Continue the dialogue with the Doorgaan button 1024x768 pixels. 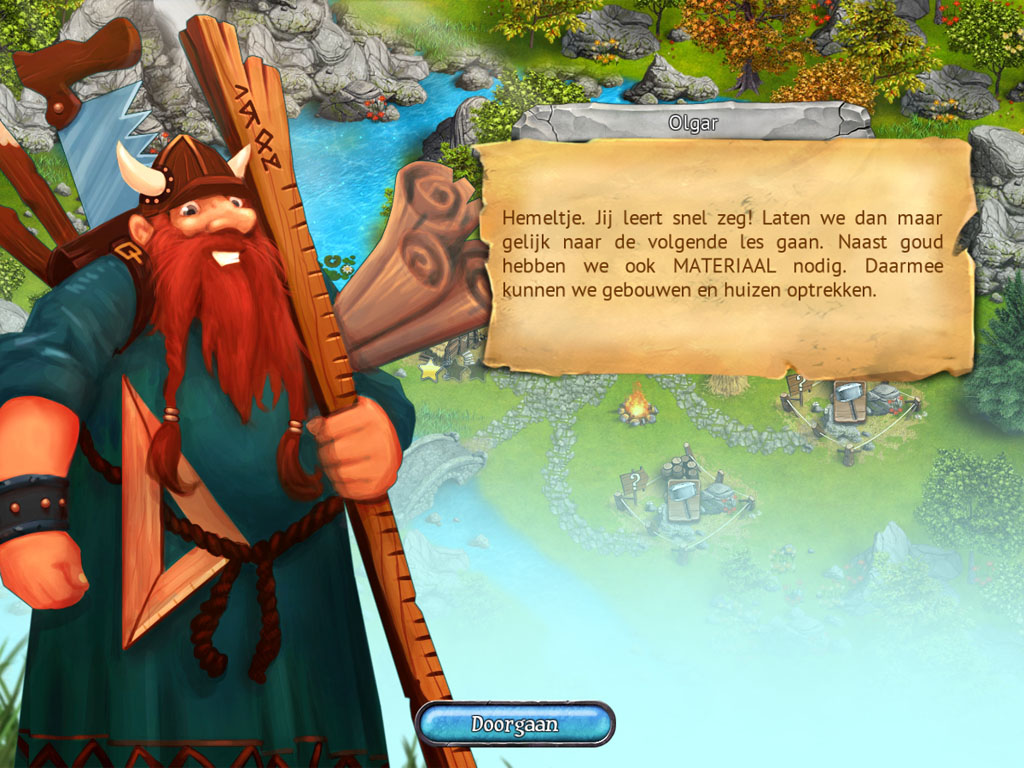514,723
